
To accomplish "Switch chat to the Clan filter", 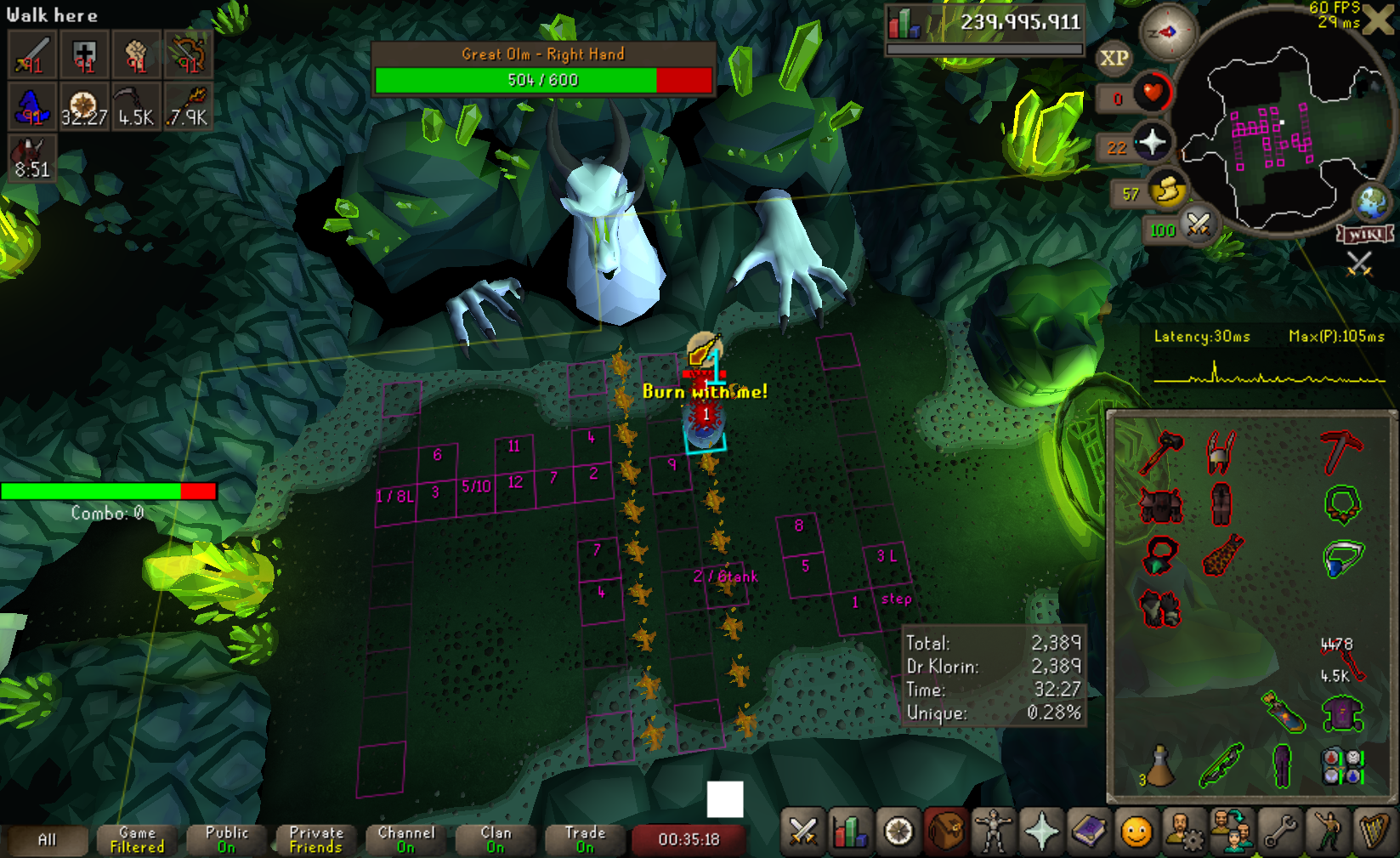I will 496,839.
